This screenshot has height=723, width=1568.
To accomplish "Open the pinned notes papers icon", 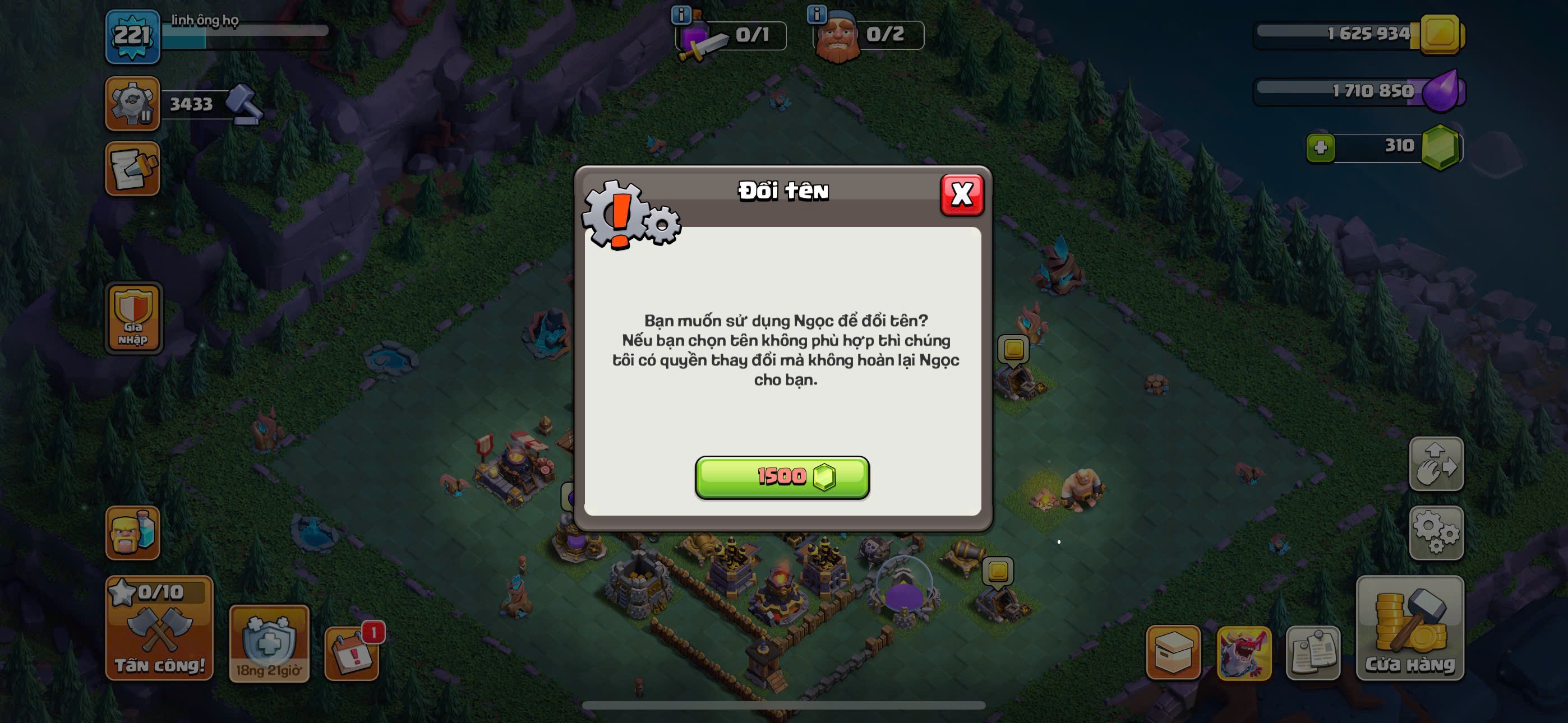I will click(x=1313, y=652).
